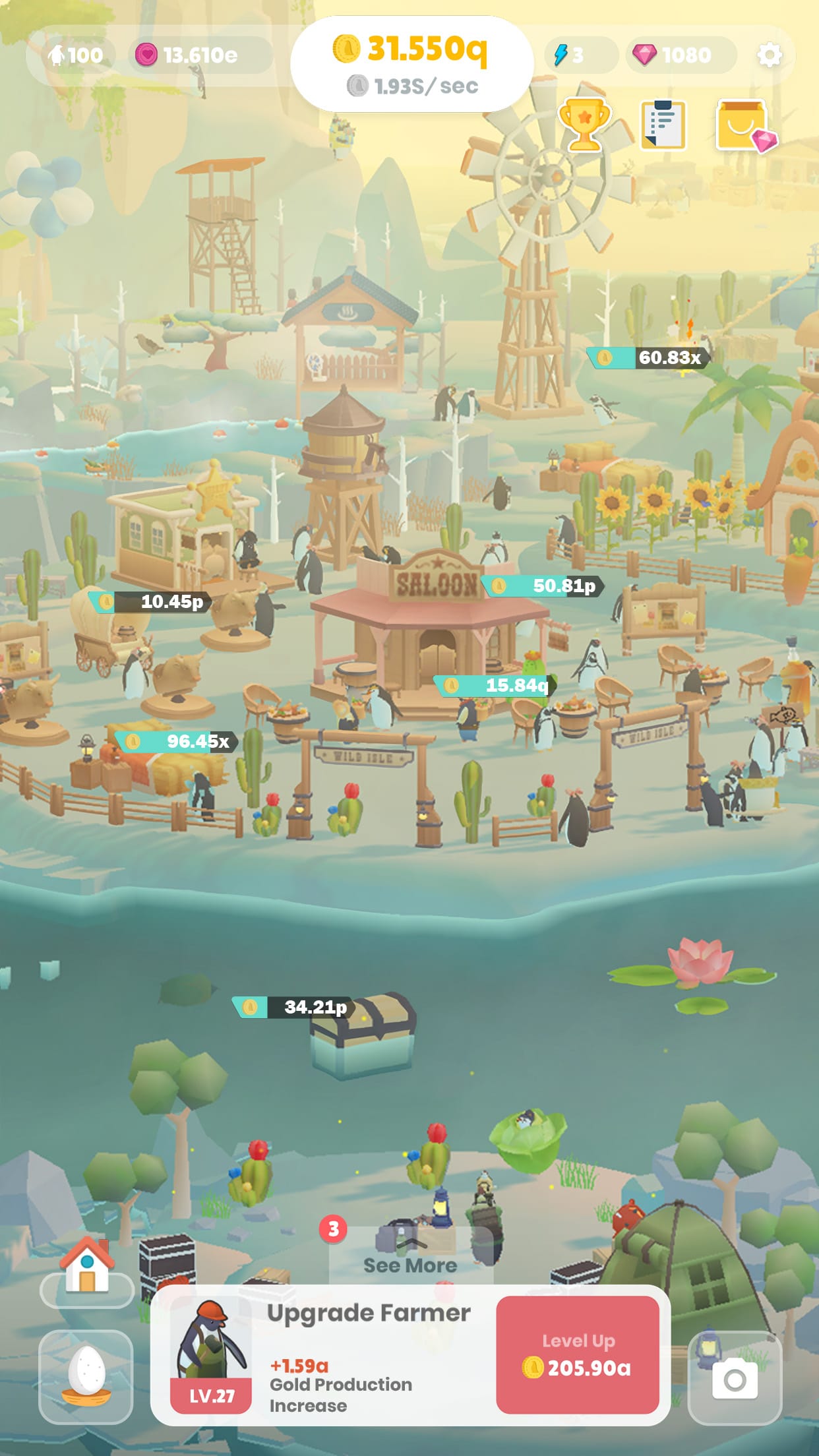Collect the 50.81p gold bubble
This screenshot has height=1456, width=819.
[543, 586]
